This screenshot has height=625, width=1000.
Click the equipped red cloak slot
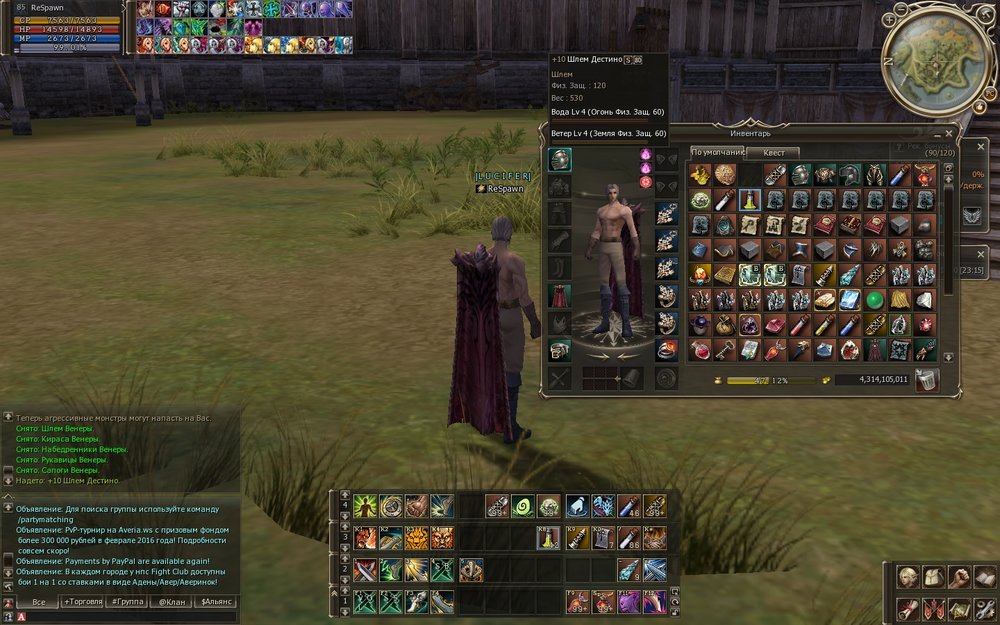560,295
